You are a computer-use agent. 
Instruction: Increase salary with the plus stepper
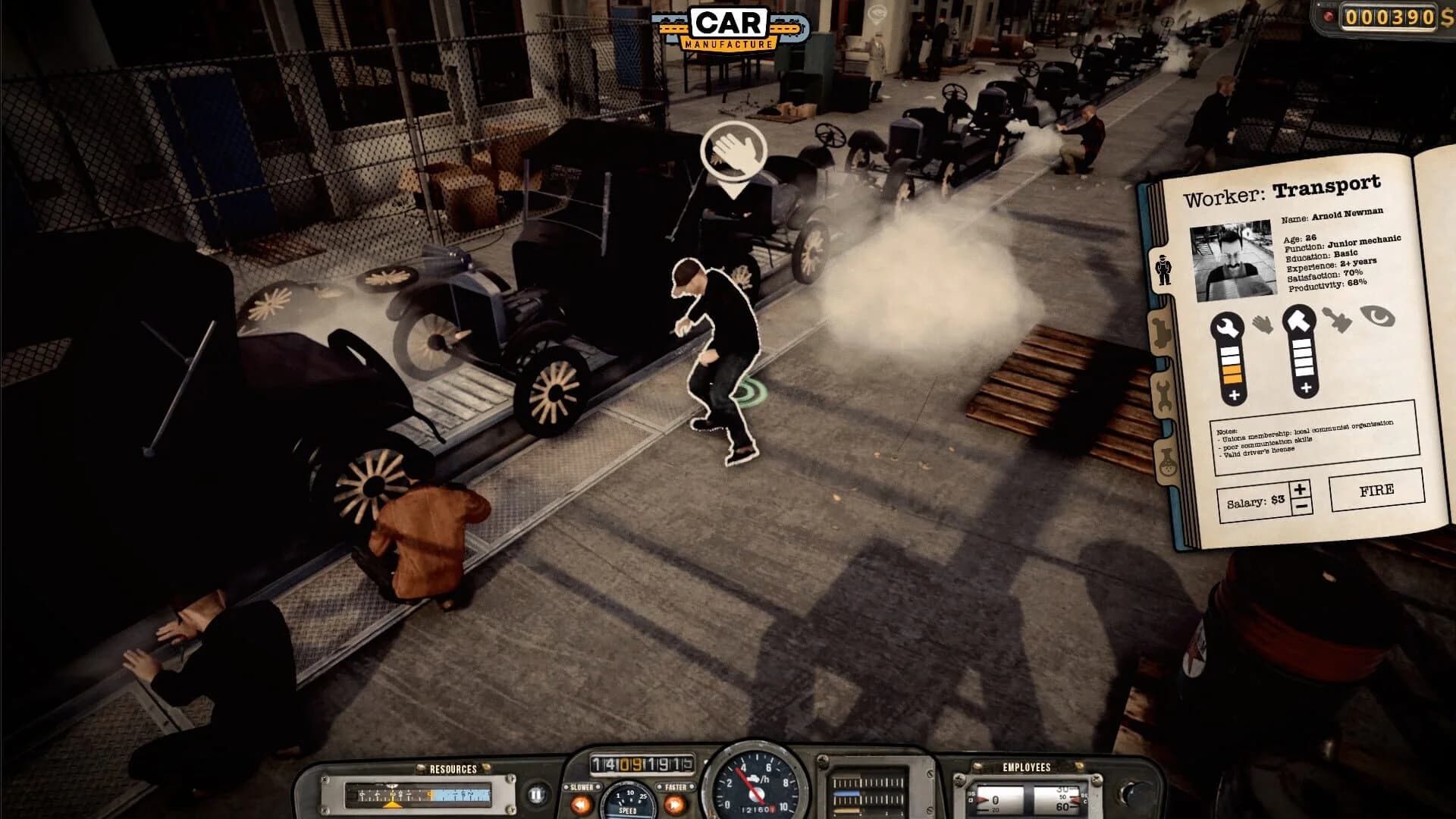[1300, 489]
